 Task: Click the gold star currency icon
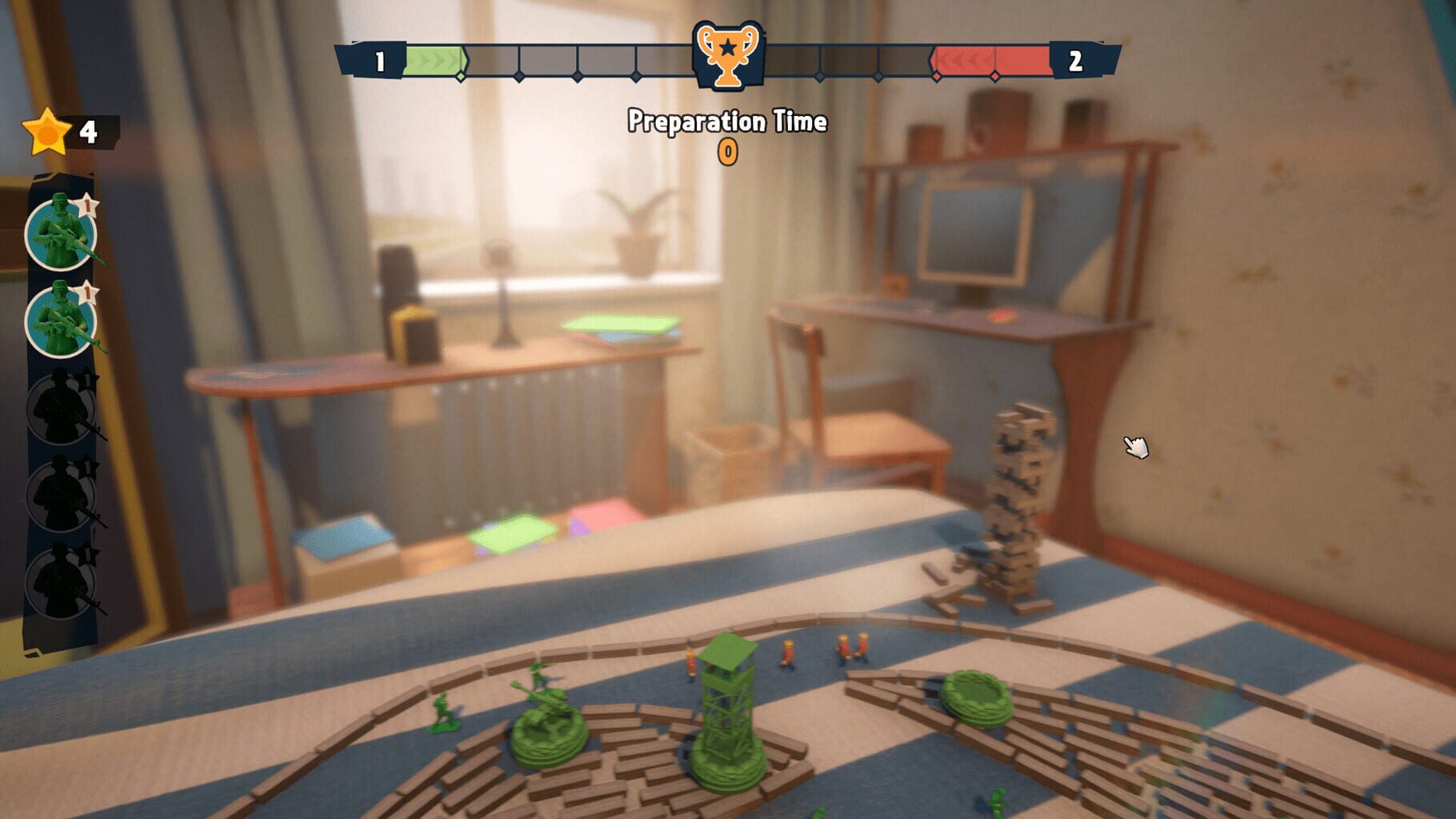(46, 130)
